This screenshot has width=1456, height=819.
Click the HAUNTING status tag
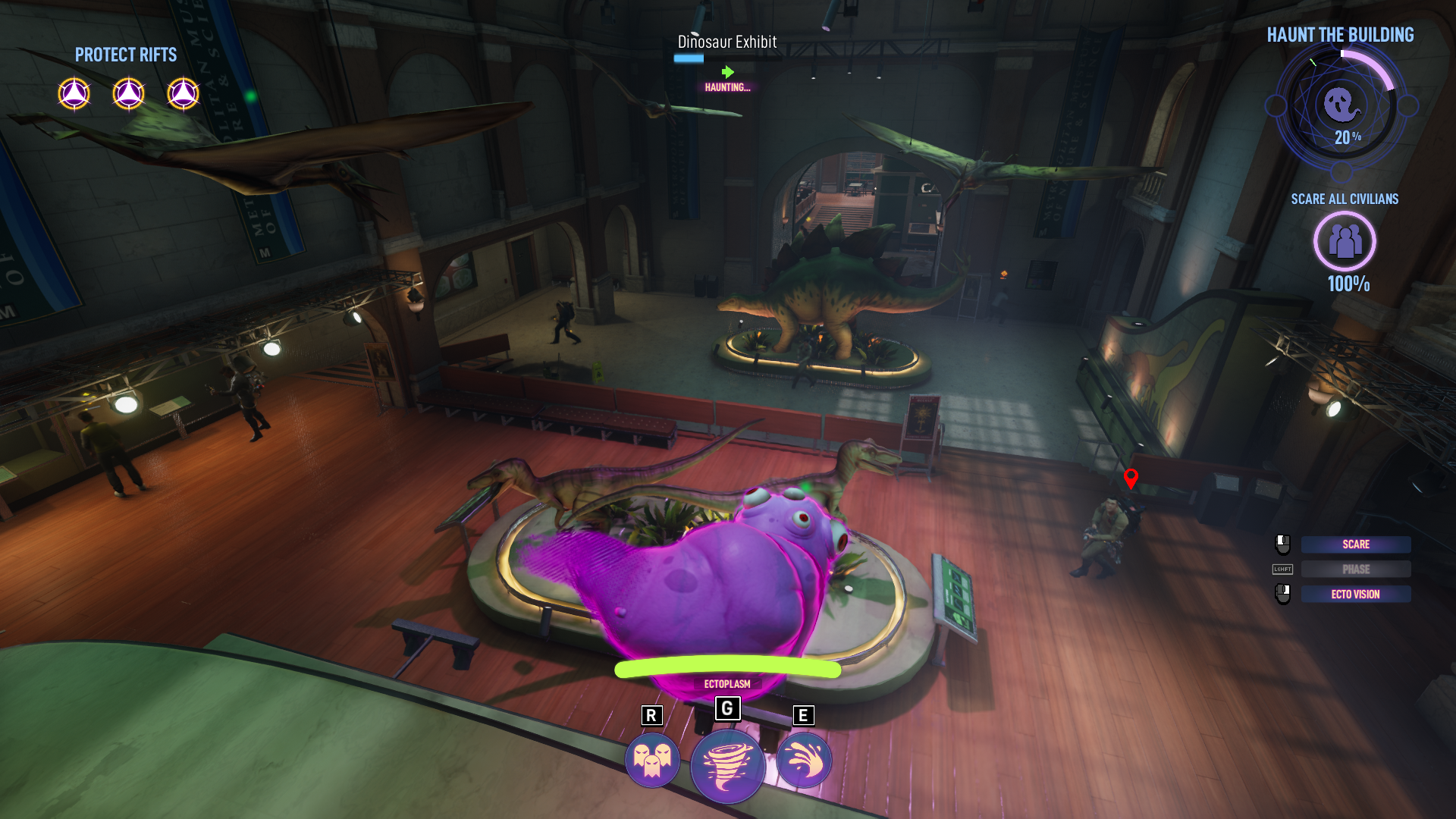(x=726, y=86)
